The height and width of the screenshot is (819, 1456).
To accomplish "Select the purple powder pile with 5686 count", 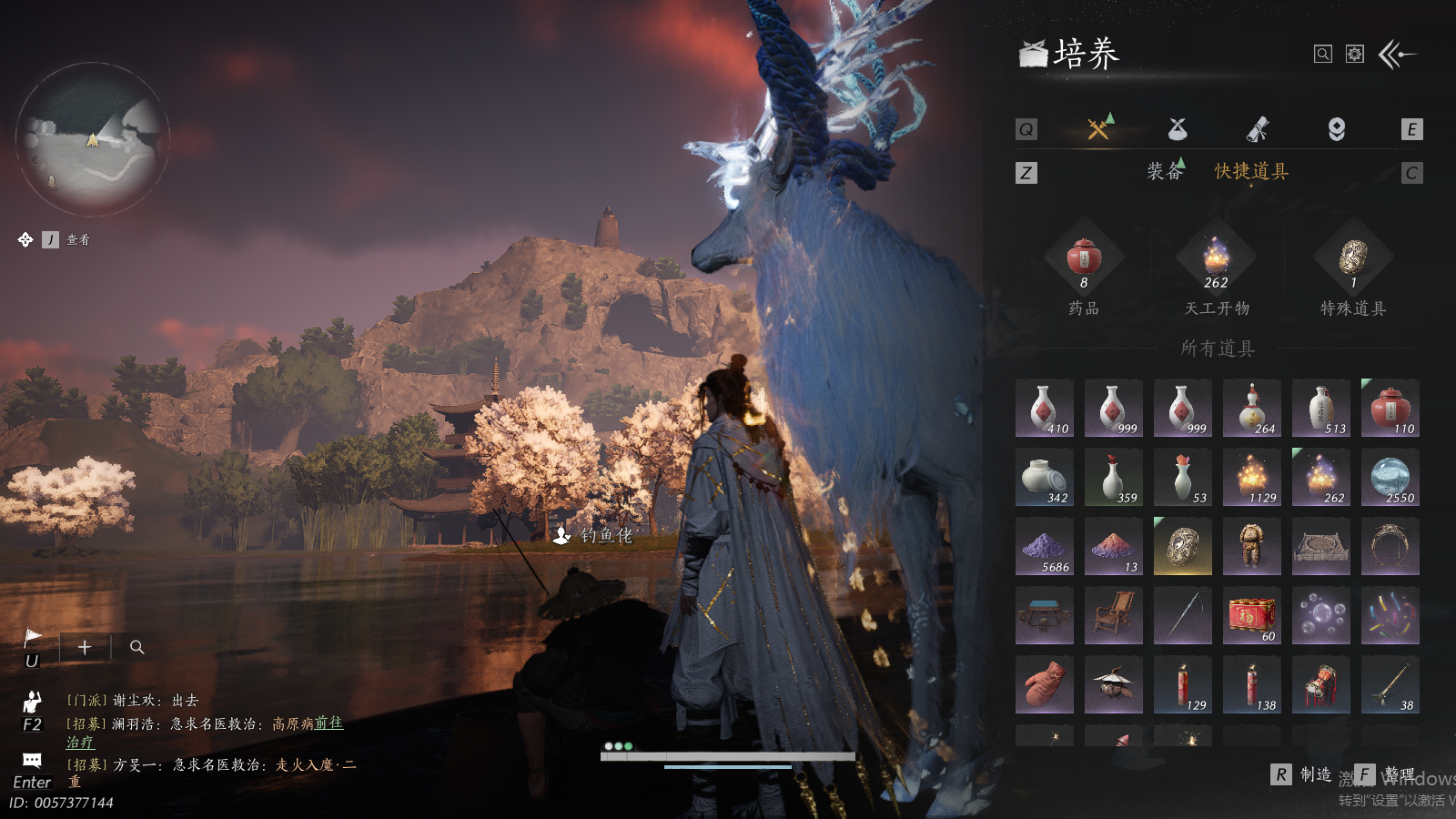I will [1044, 547].
